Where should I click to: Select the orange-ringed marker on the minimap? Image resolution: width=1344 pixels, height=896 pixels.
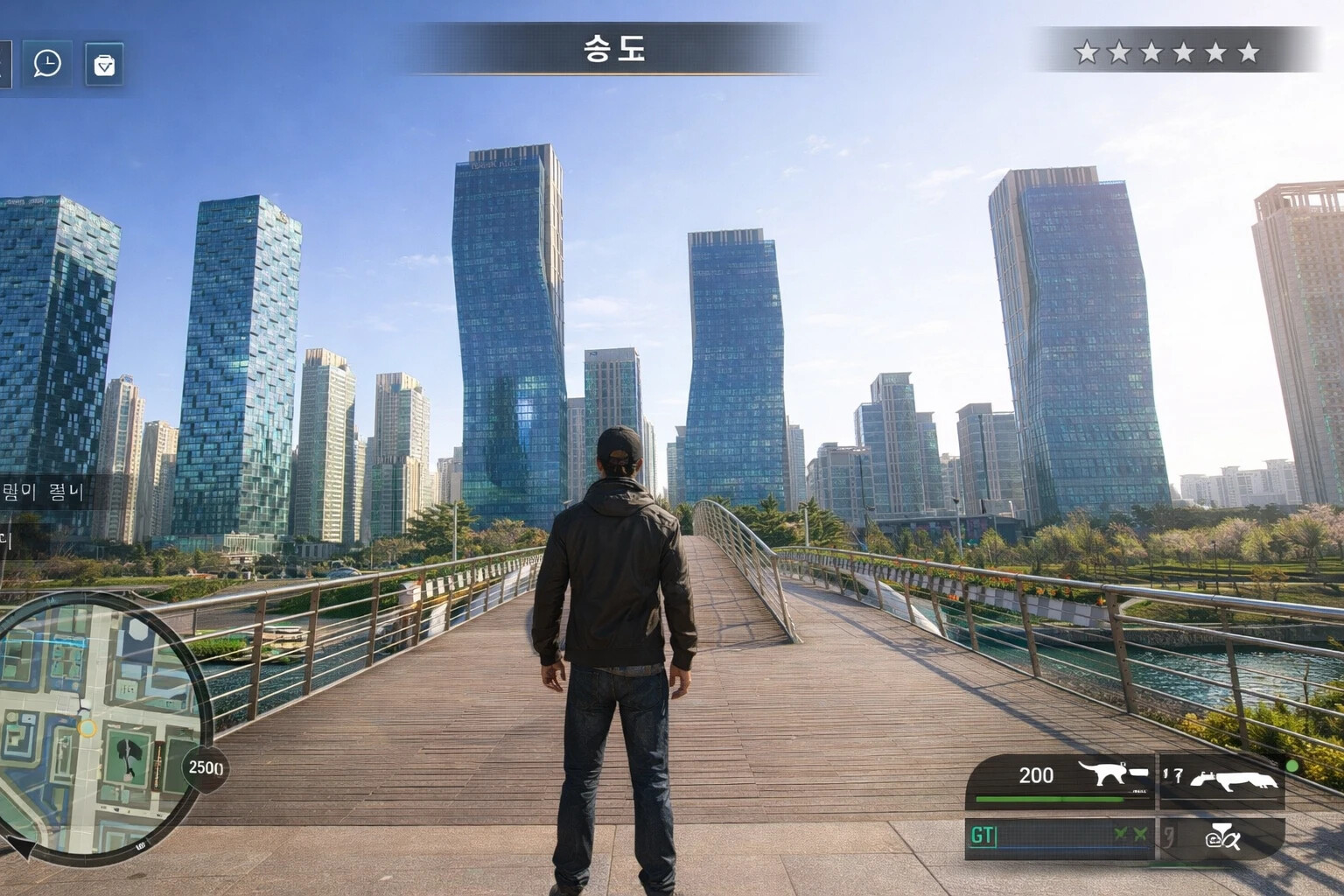point(87,728)
